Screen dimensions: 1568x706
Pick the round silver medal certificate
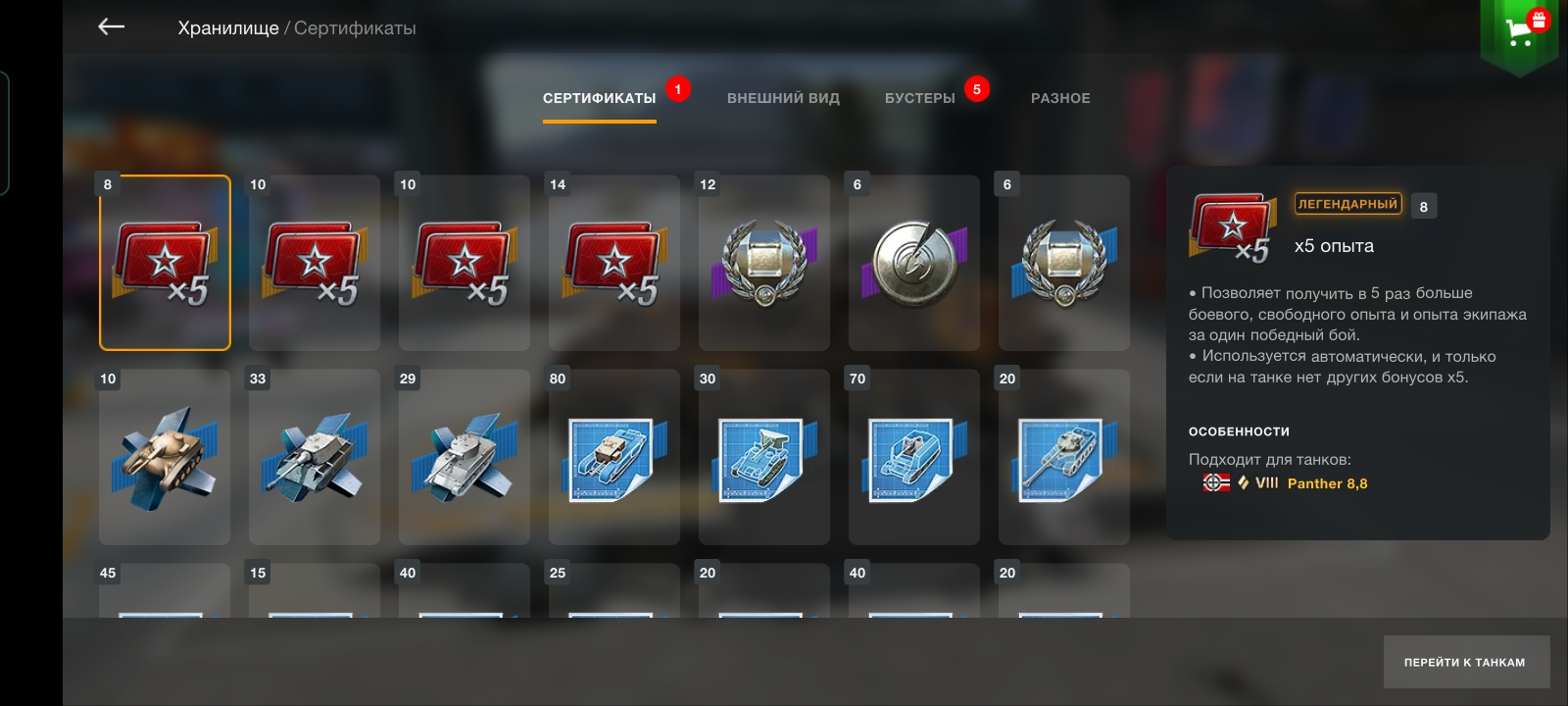coord(914,263)
